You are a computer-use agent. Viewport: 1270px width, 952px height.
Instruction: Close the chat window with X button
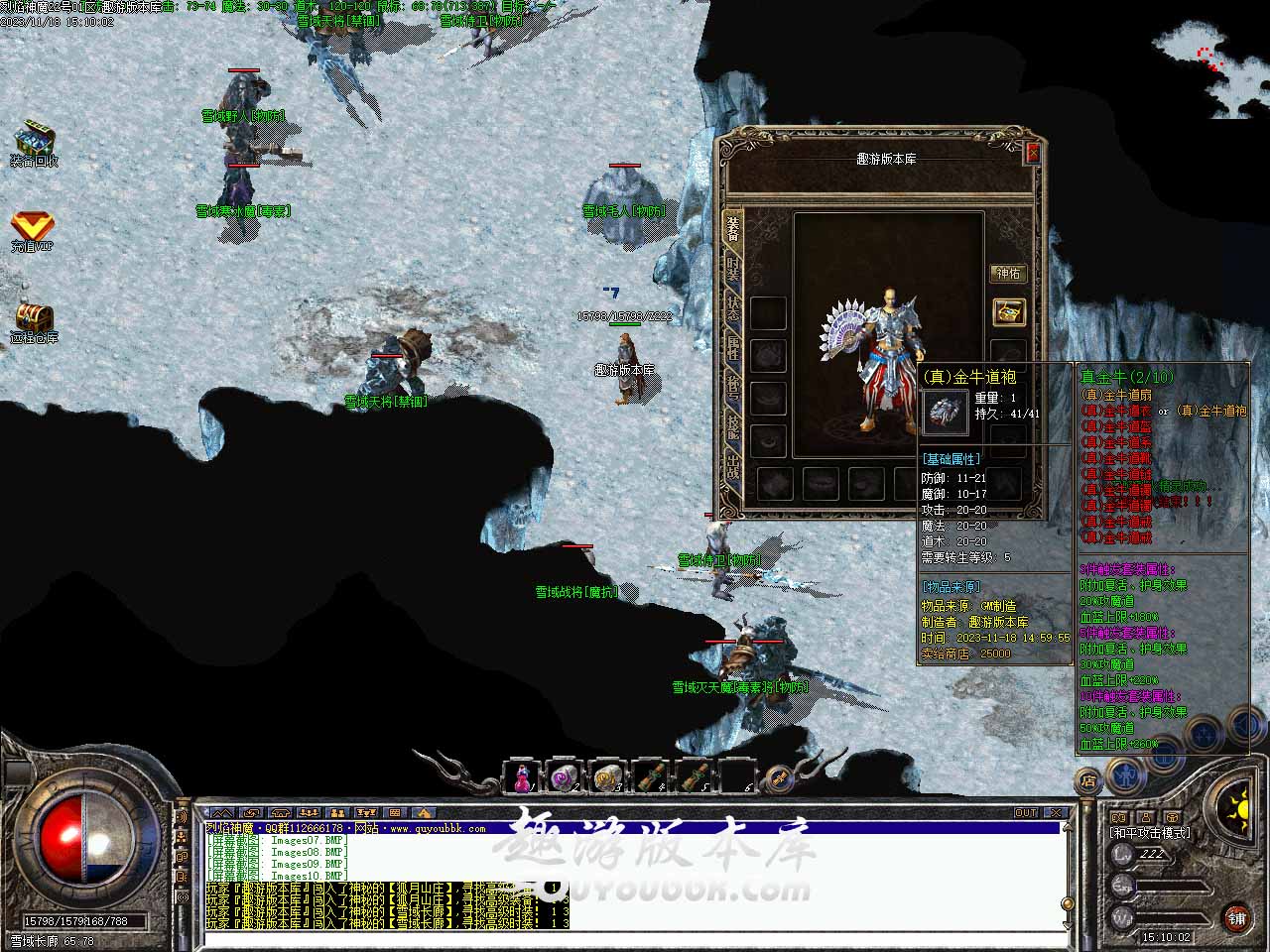pyautogui.click(x=1056, y=813)
